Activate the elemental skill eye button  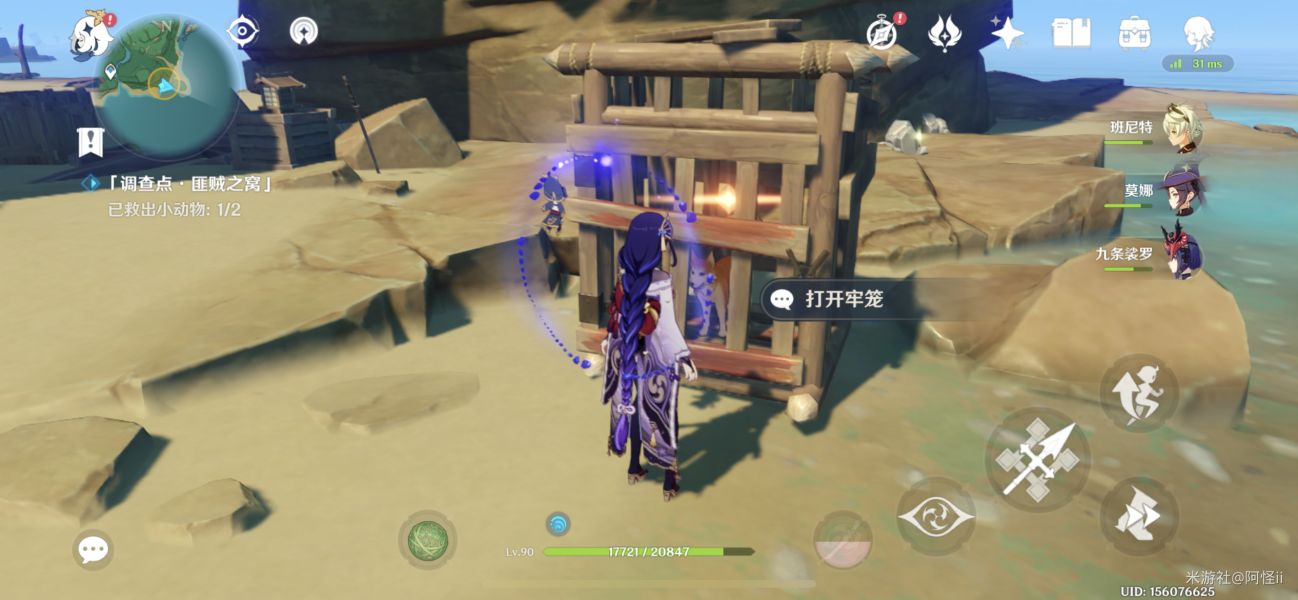[x=935, y=517]
